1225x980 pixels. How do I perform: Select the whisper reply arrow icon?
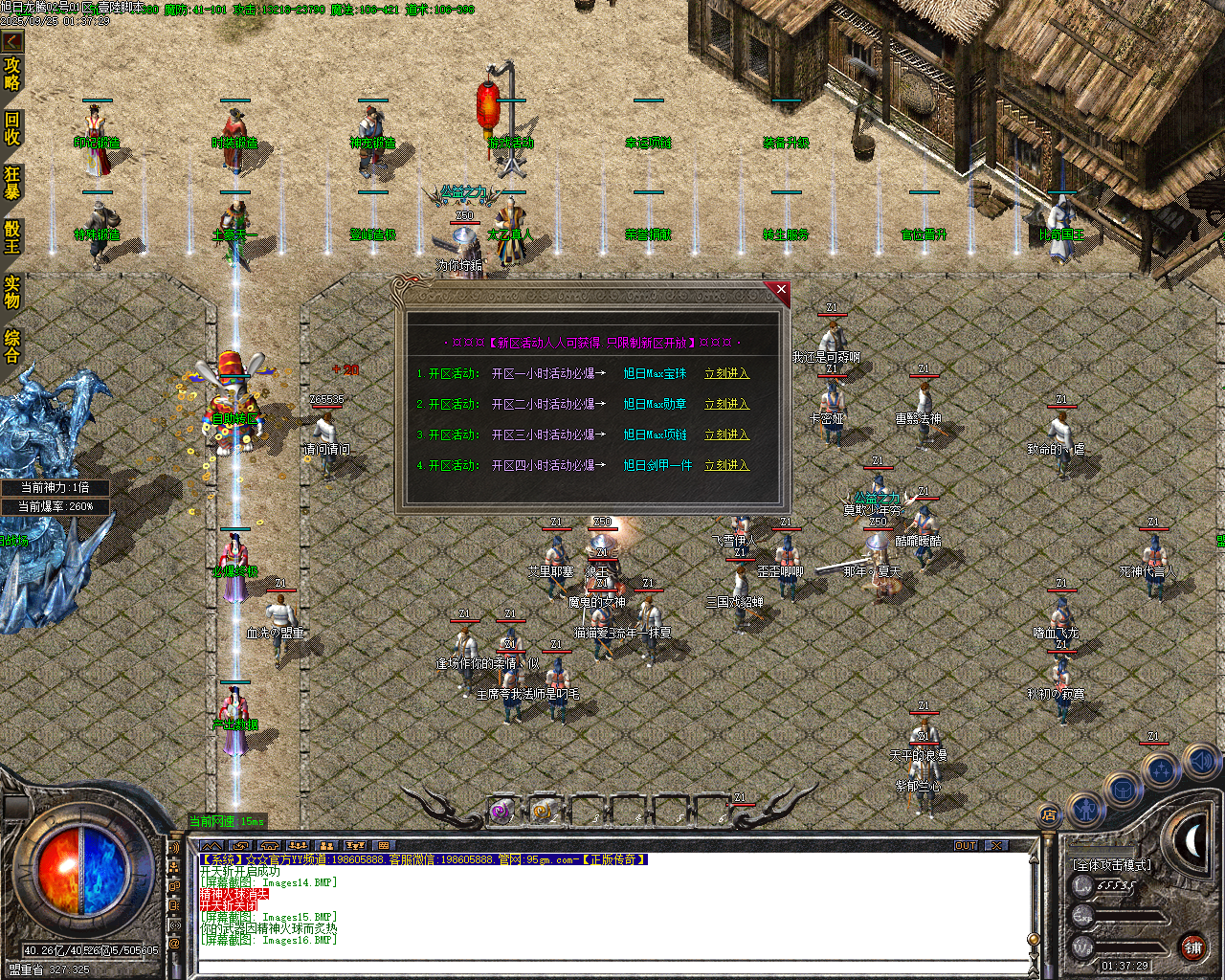tap(241, 845)
